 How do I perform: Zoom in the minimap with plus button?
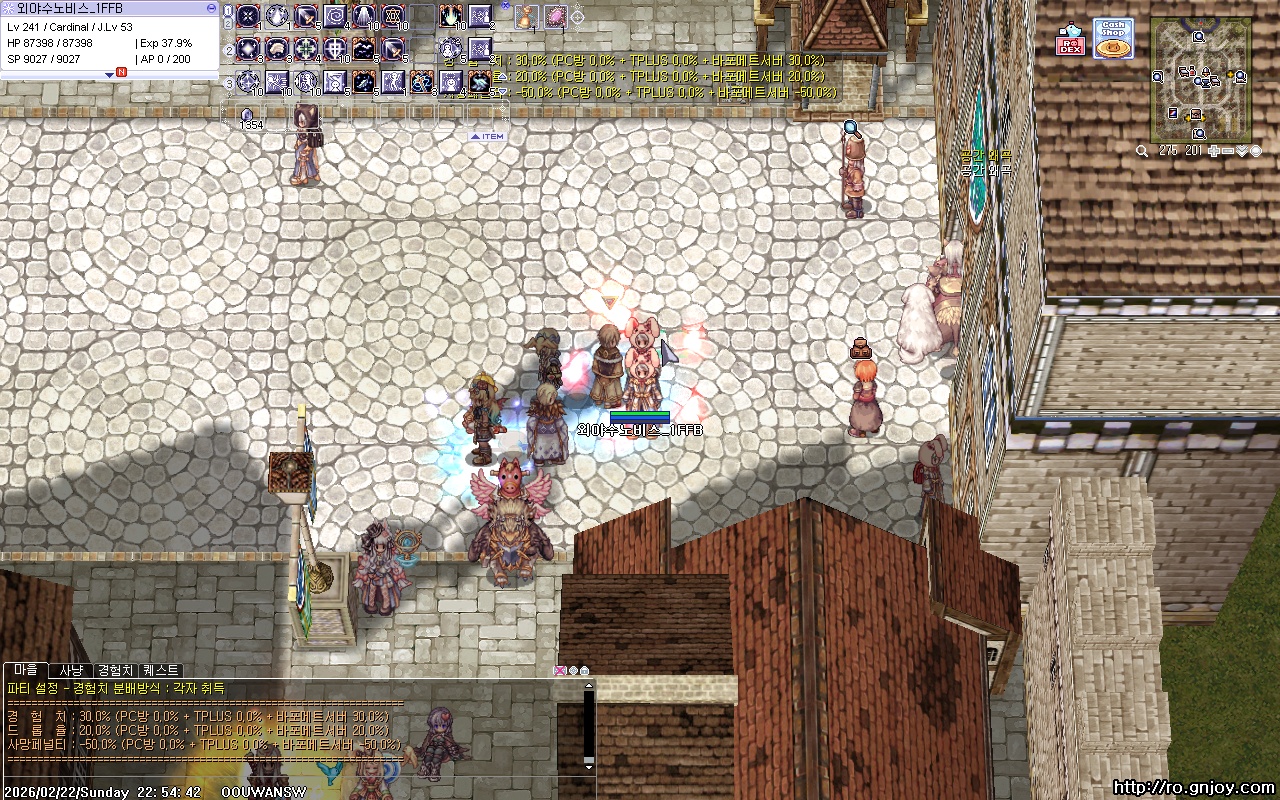pyautogui.click(x=1213, y=151)
